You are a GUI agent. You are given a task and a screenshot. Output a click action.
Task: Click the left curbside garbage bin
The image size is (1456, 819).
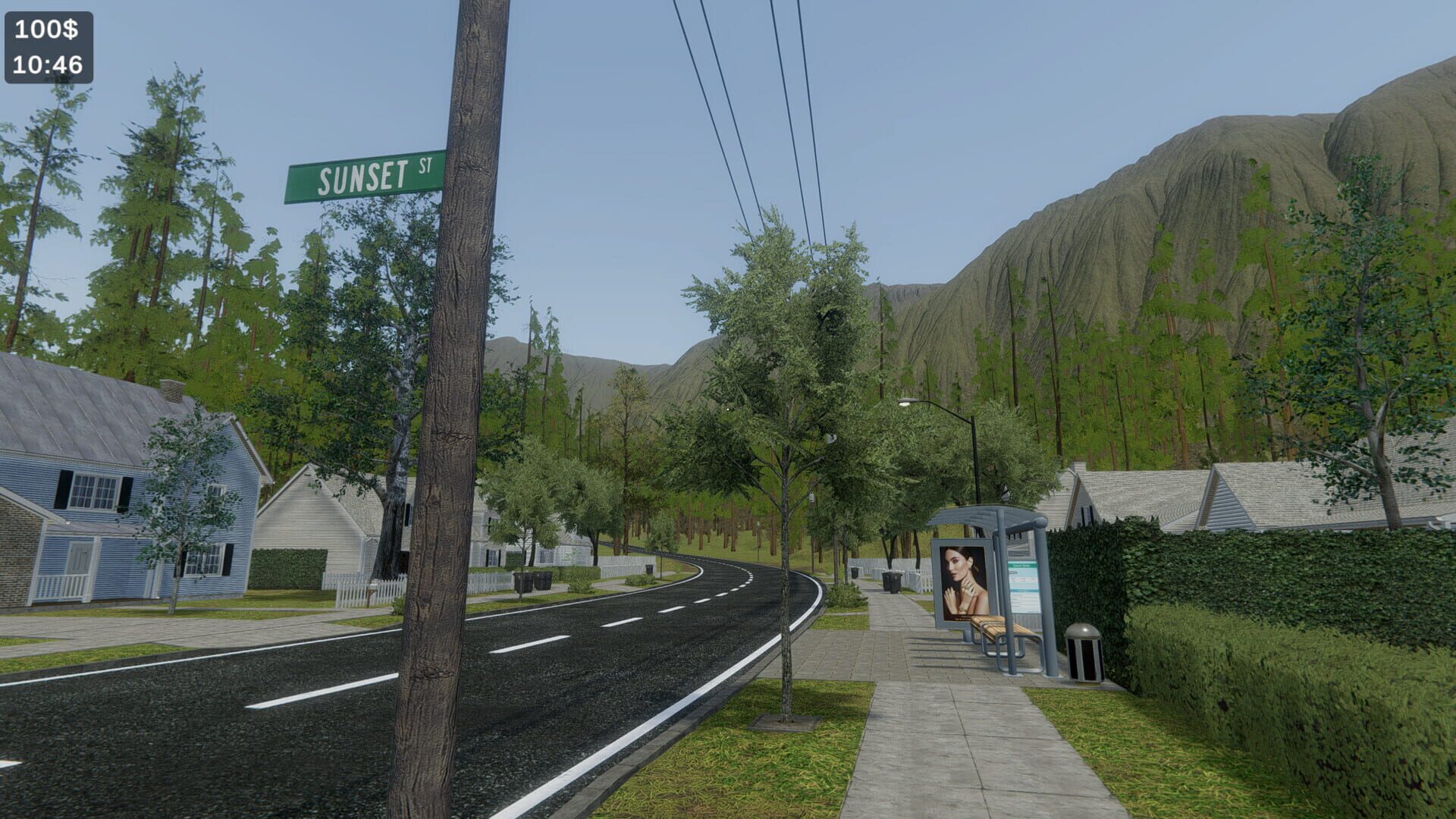click(531, 580)
